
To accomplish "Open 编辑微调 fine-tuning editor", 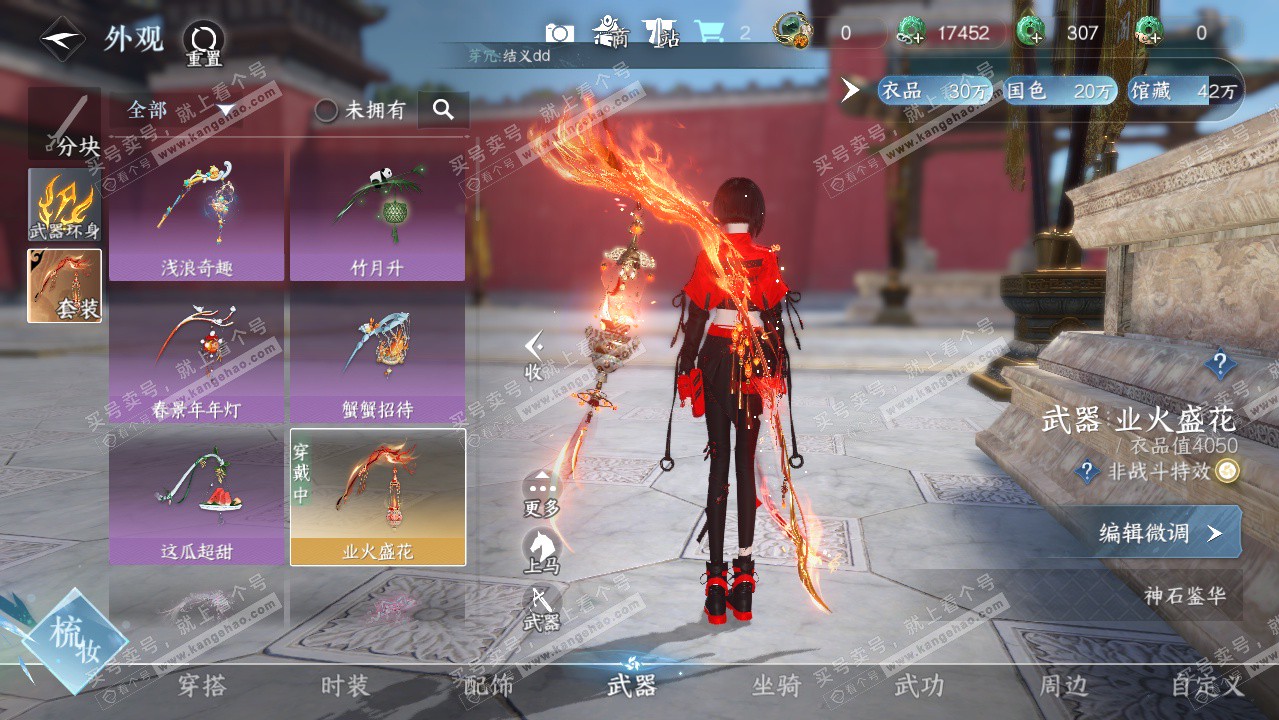I will [1160, 532].
